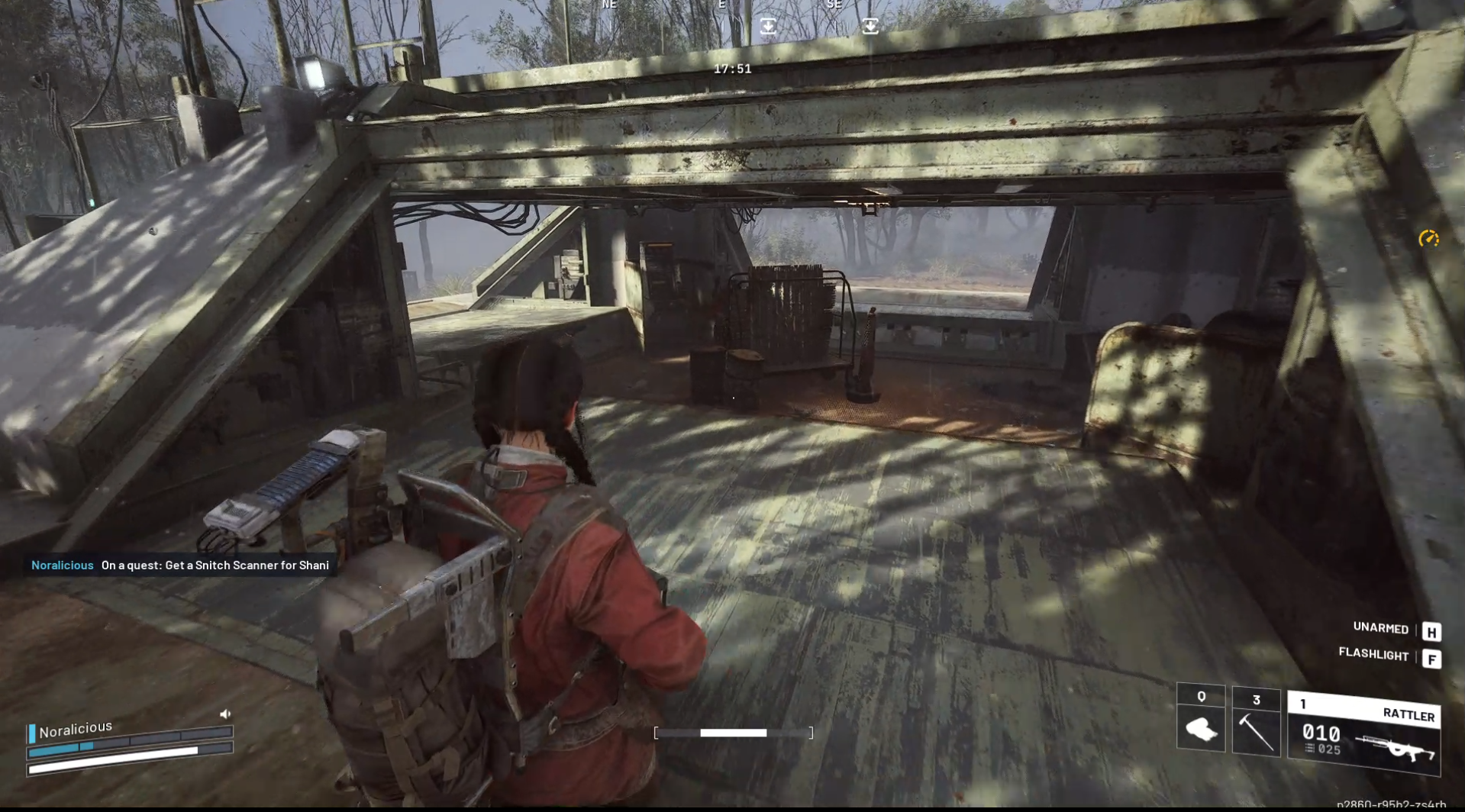Screen dimensions: 1465x812
Task: Mute voice audio via the speaker icon
Action: [224, 713]
